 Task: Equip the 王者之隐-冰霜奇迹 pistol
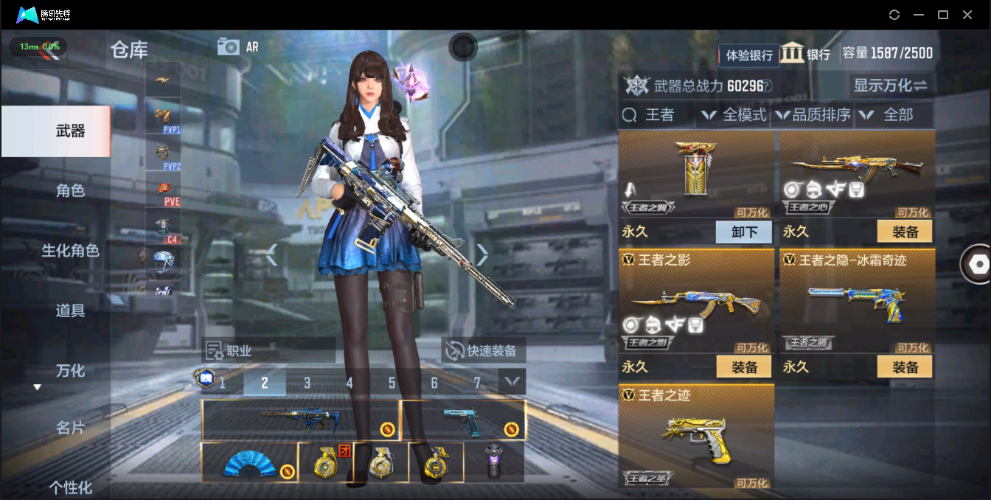point(904,367)
